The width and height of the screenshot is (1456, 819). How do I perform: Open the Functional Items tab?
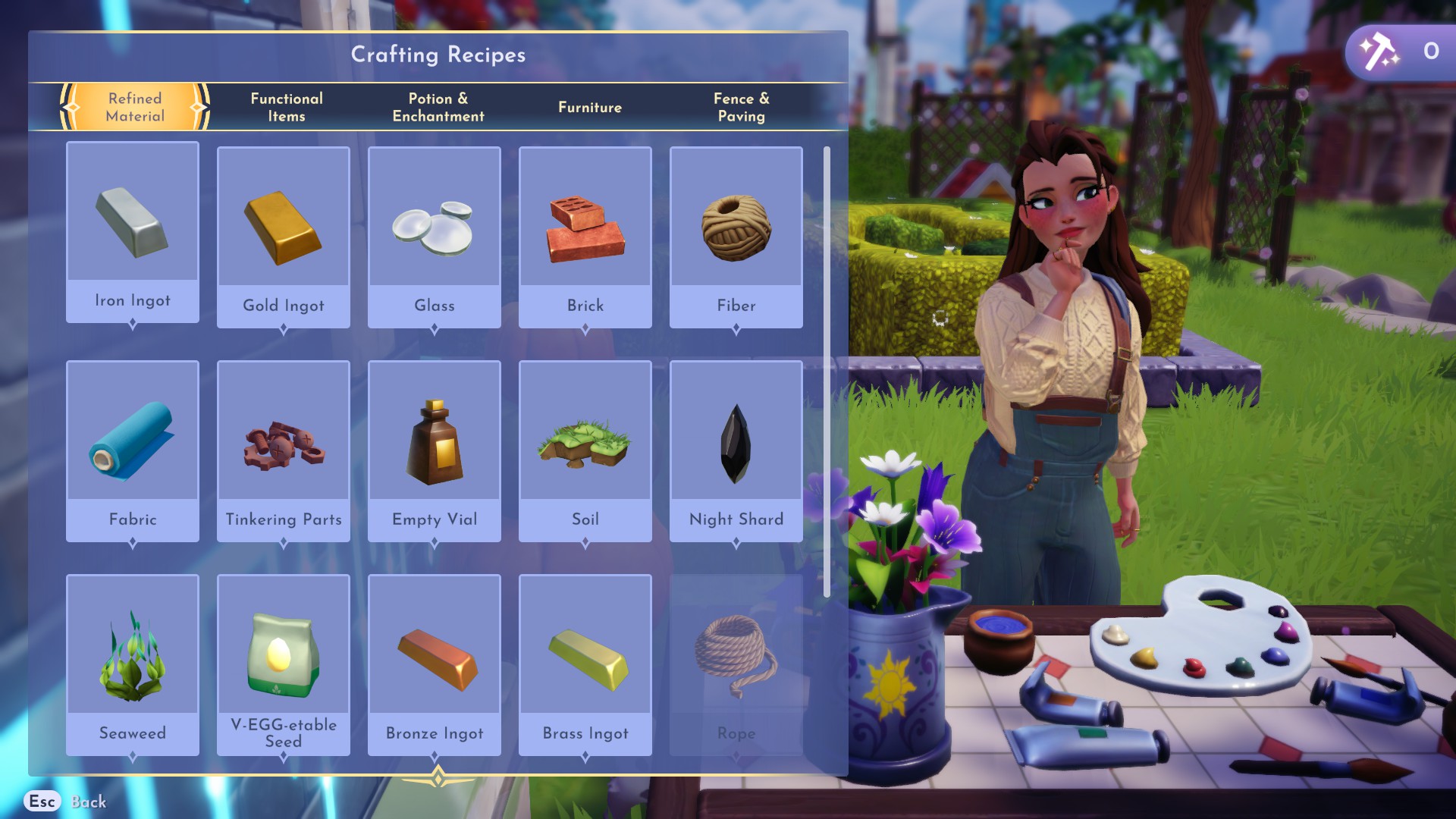[287, 107]
